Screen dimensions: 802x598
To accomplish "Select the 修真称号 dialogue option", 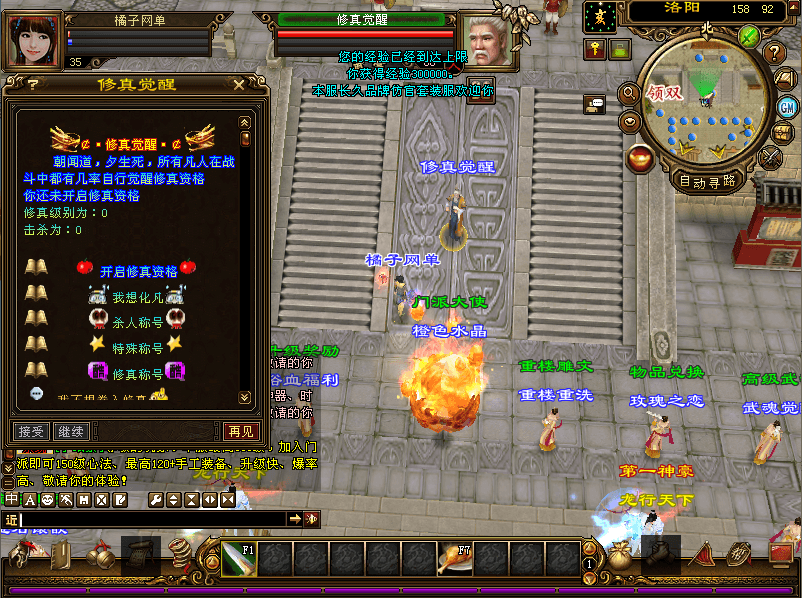I will tap(137, 374).
